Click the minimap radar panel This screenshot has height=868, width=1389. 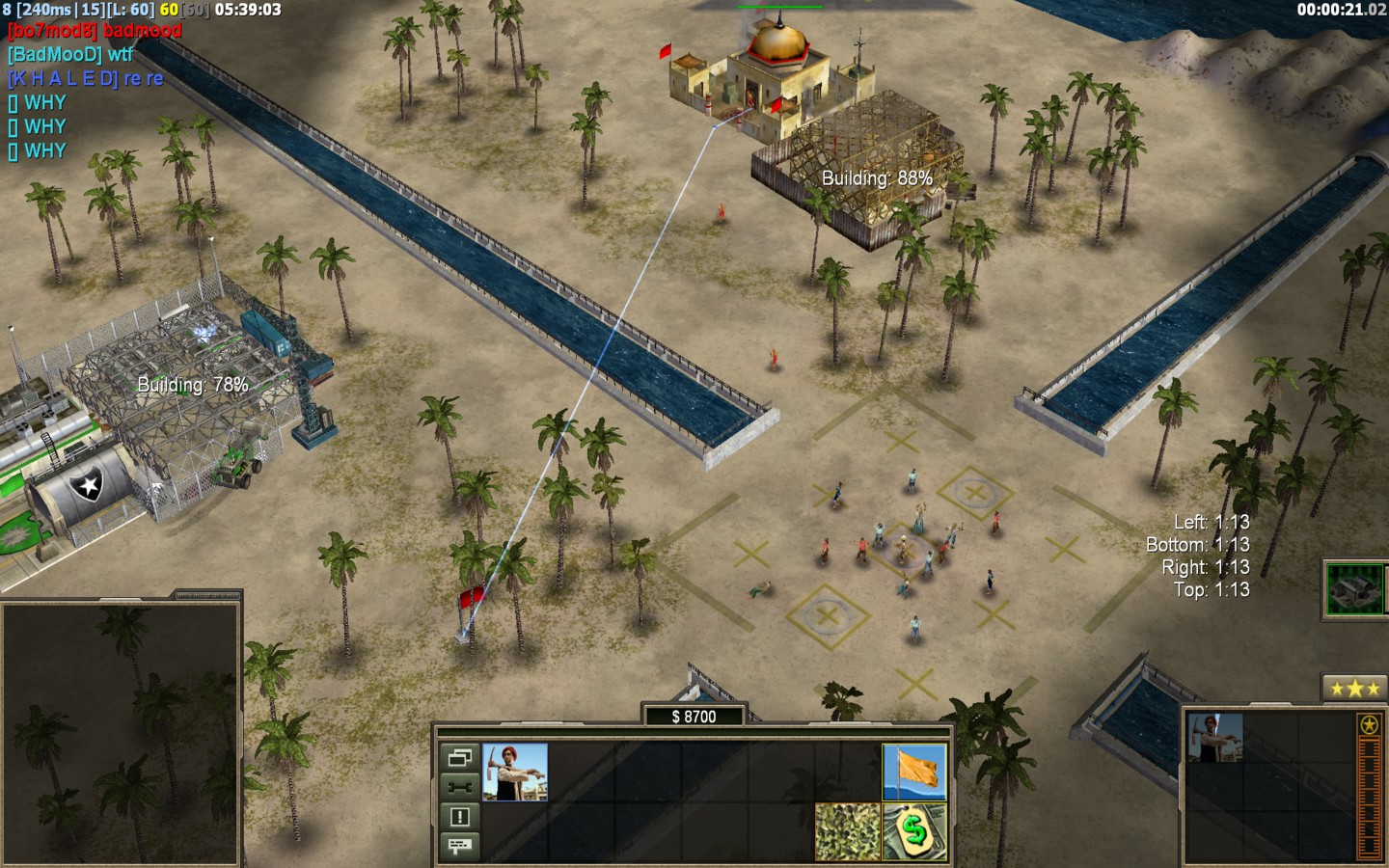(121, 733)
